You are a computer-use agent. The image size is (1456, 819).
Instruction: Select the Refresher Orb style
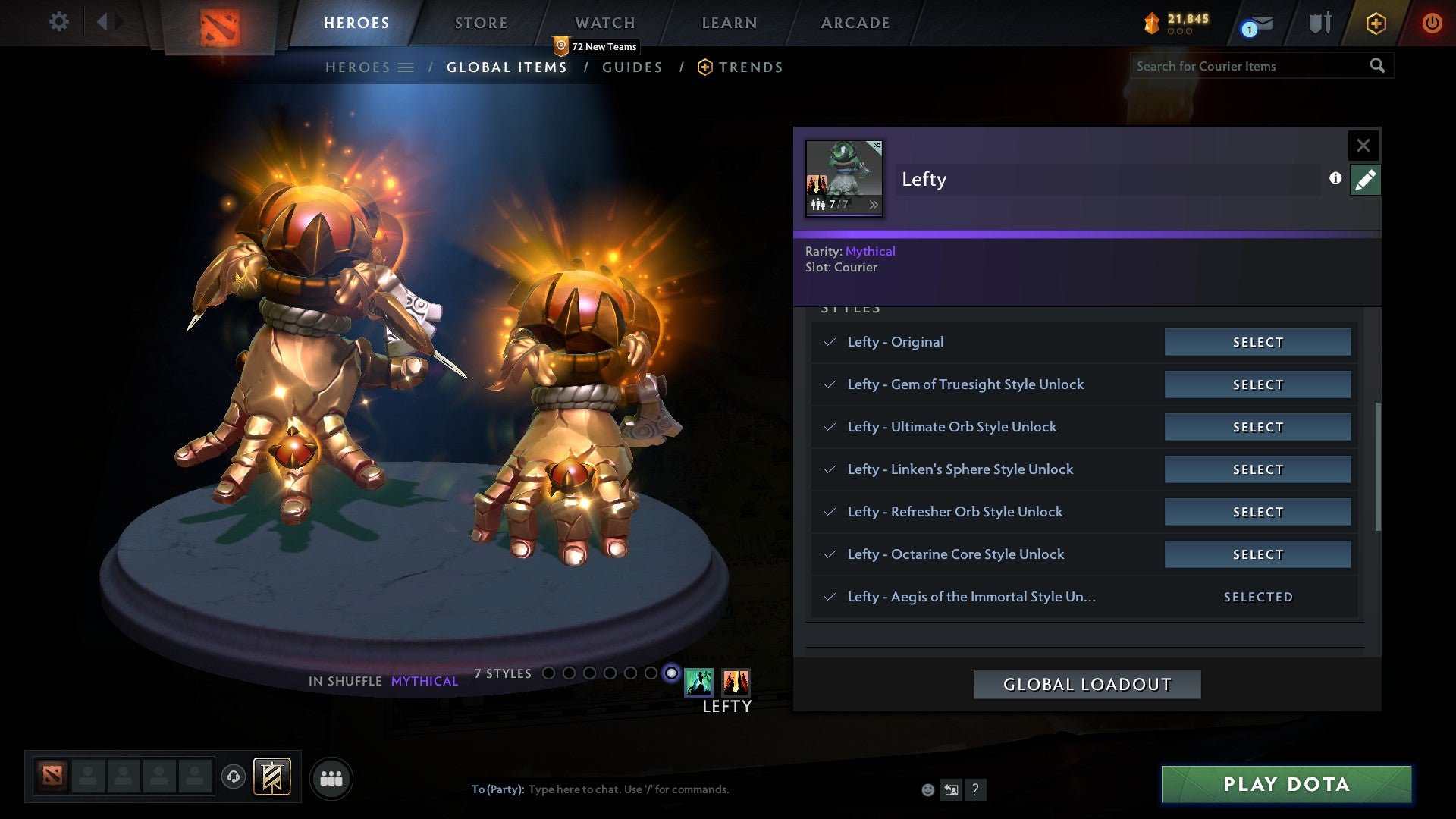[1257, 512]
